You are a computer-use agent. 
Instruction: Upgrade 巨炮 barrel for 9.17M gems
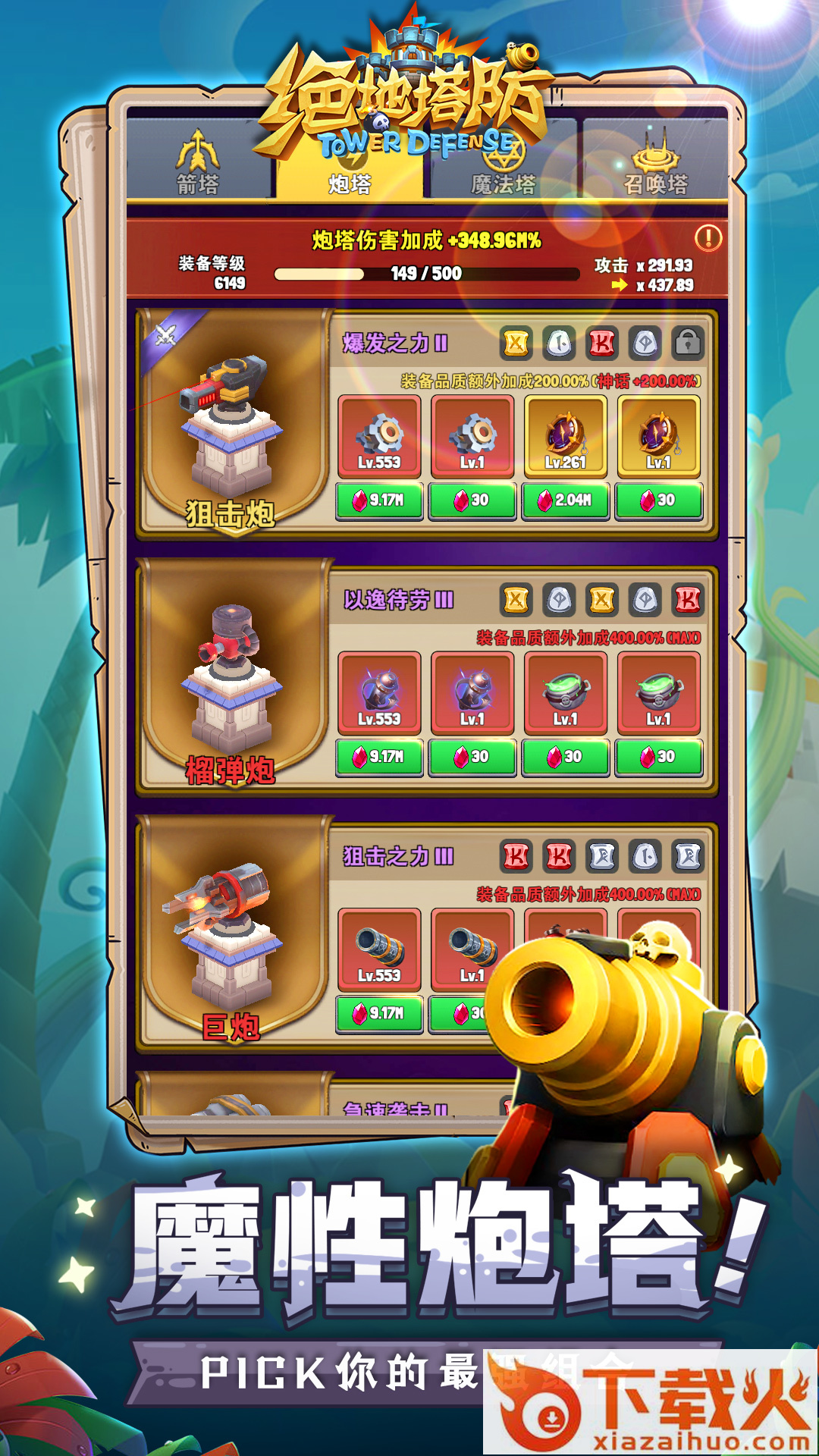point(379,1013)
